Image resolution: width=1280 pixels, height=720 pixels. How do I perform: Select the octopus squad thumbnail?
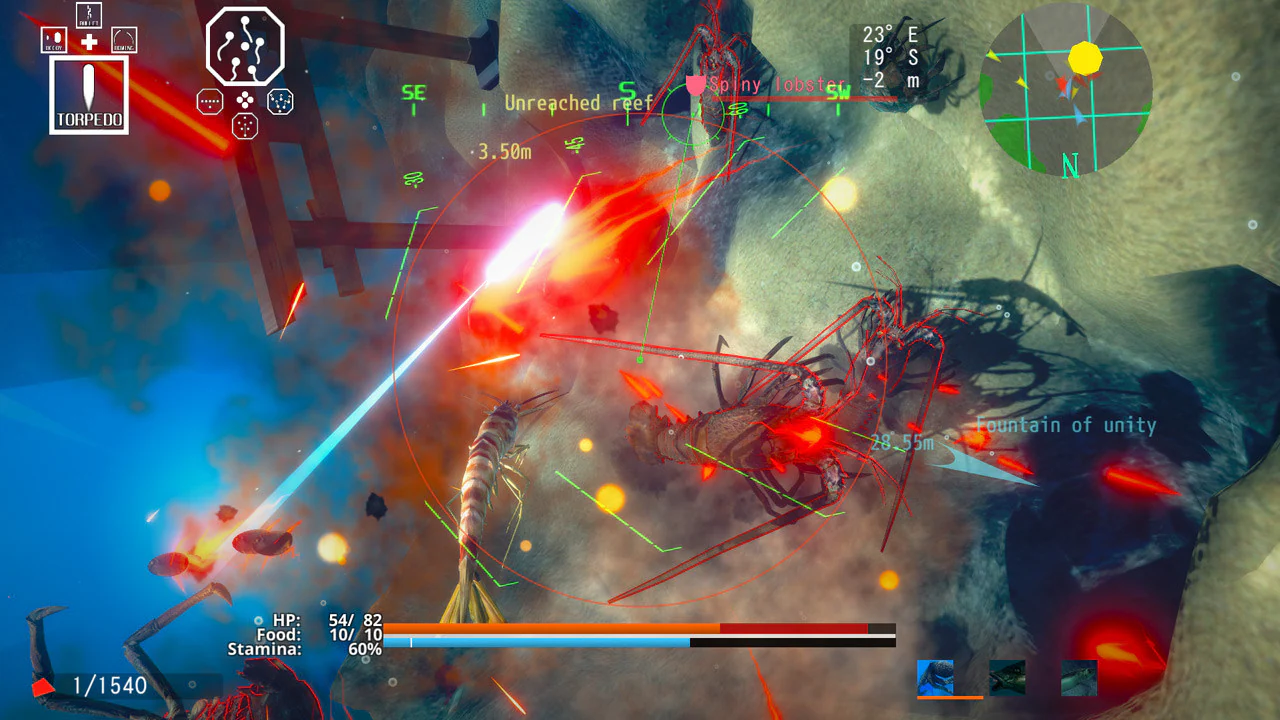tap(935, 677)
